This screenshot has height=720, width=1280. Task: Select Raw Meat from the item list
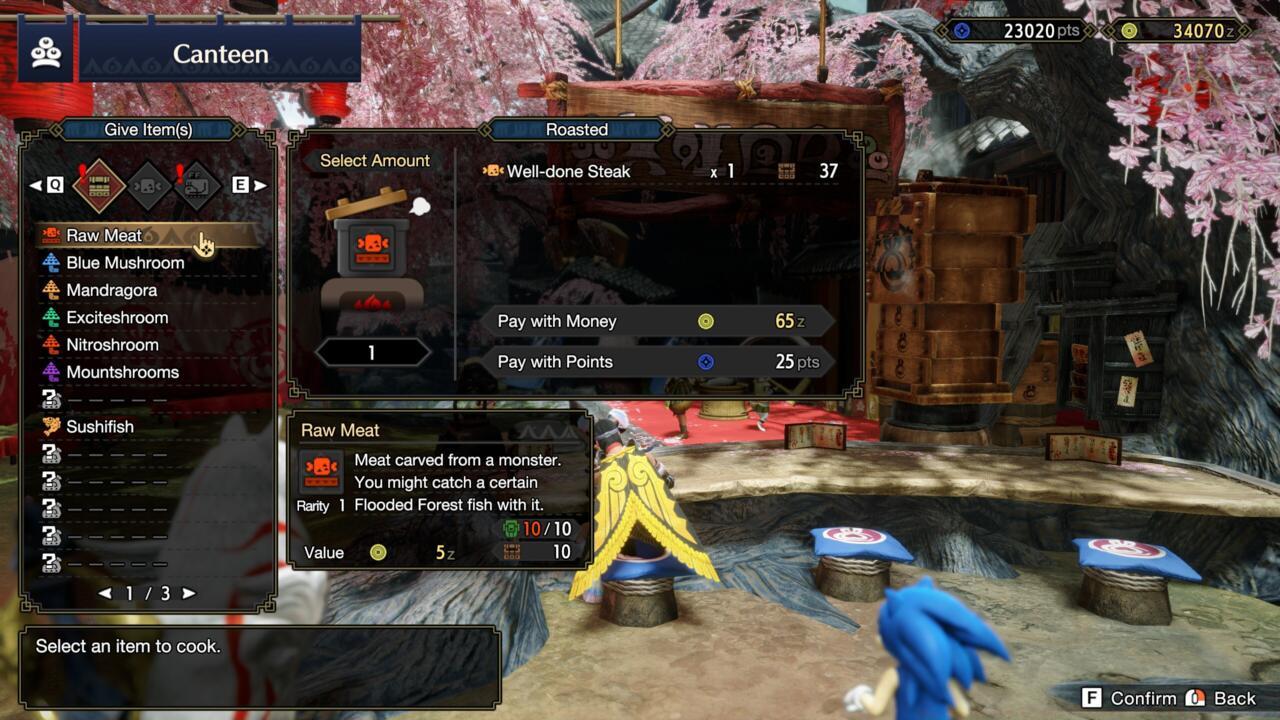pos(104,236)
